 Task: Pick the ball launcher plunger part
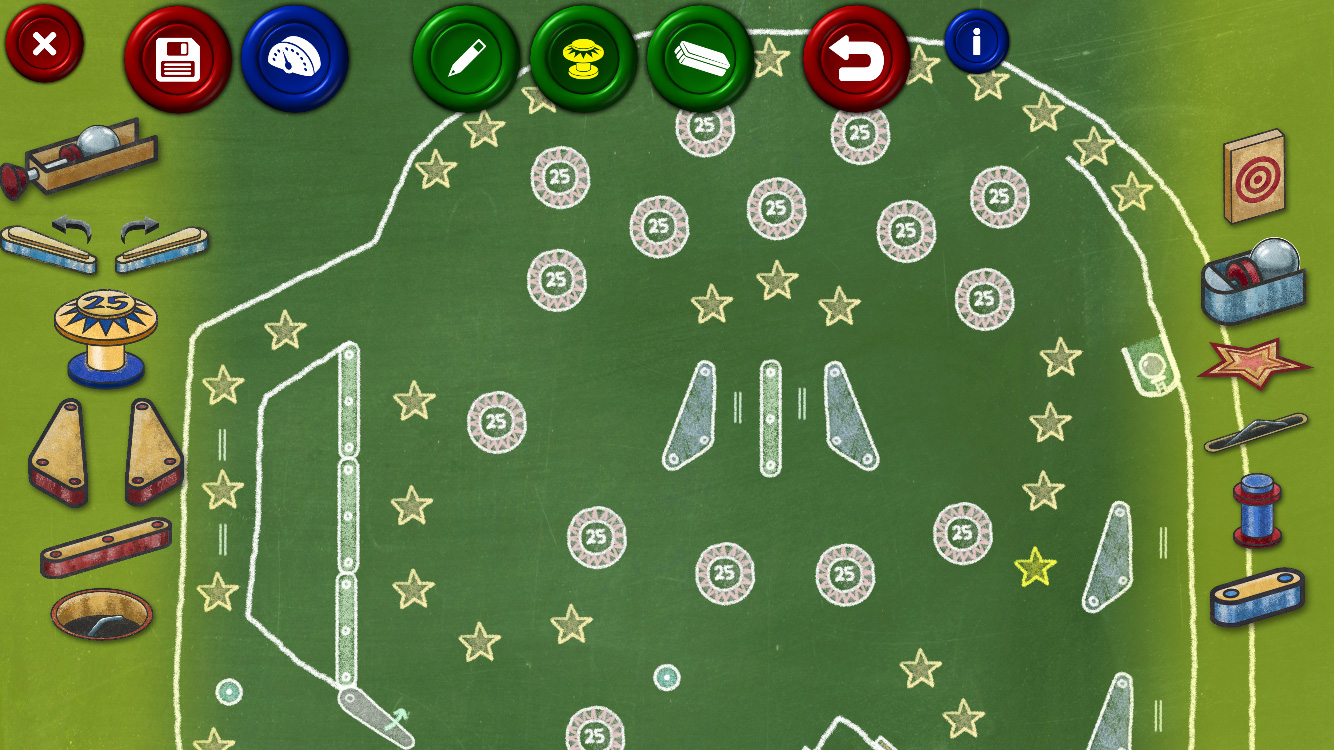[x=80, y=157]
